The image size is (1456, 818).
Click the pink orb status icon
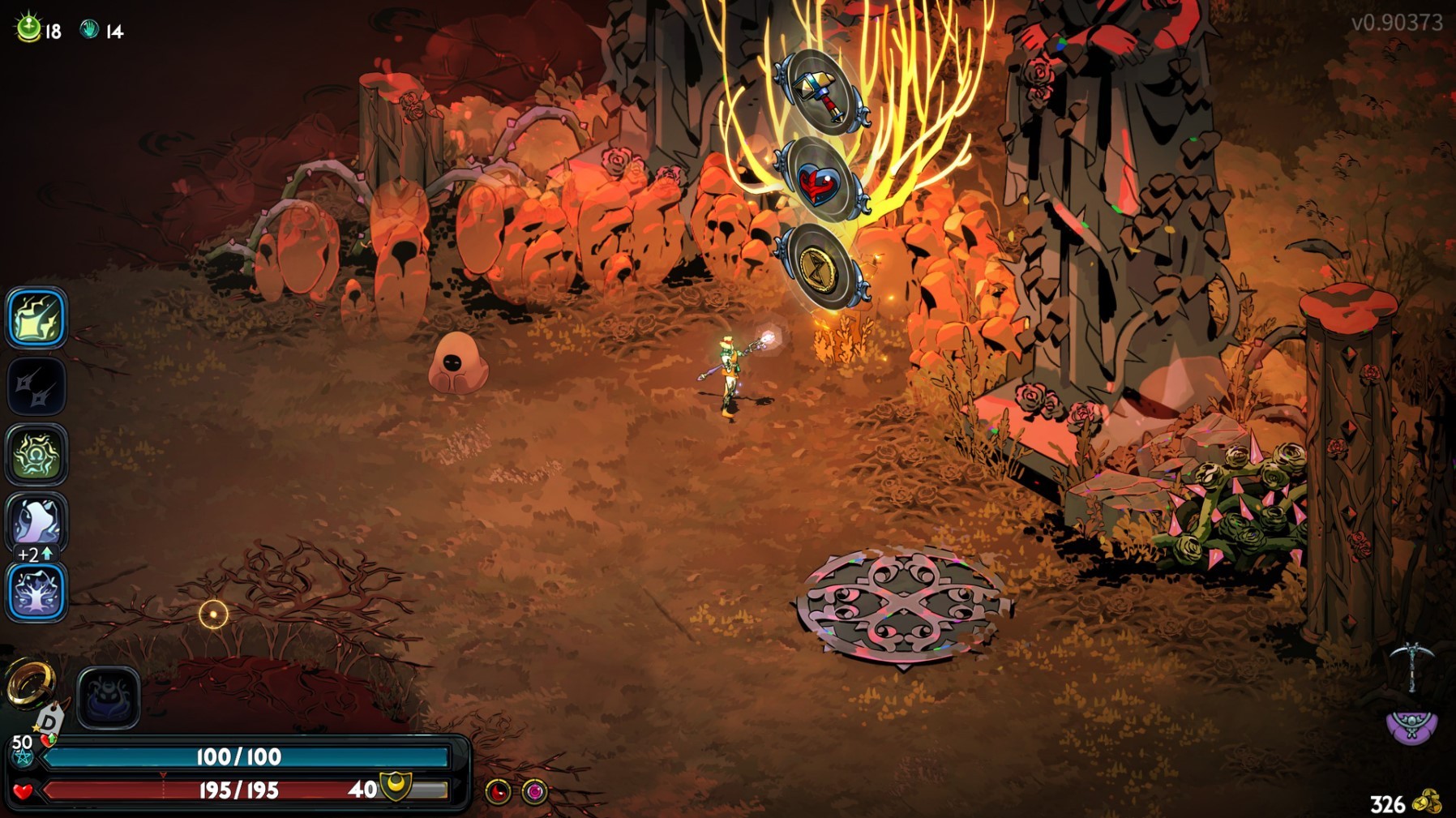point(534,791)
